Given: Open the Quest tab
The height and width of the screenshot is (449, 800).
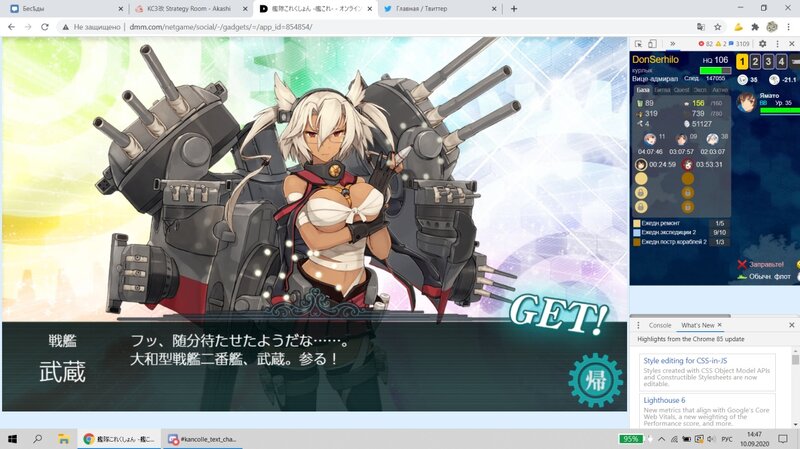Looking at the screenshot, I should tap(682, 89).
